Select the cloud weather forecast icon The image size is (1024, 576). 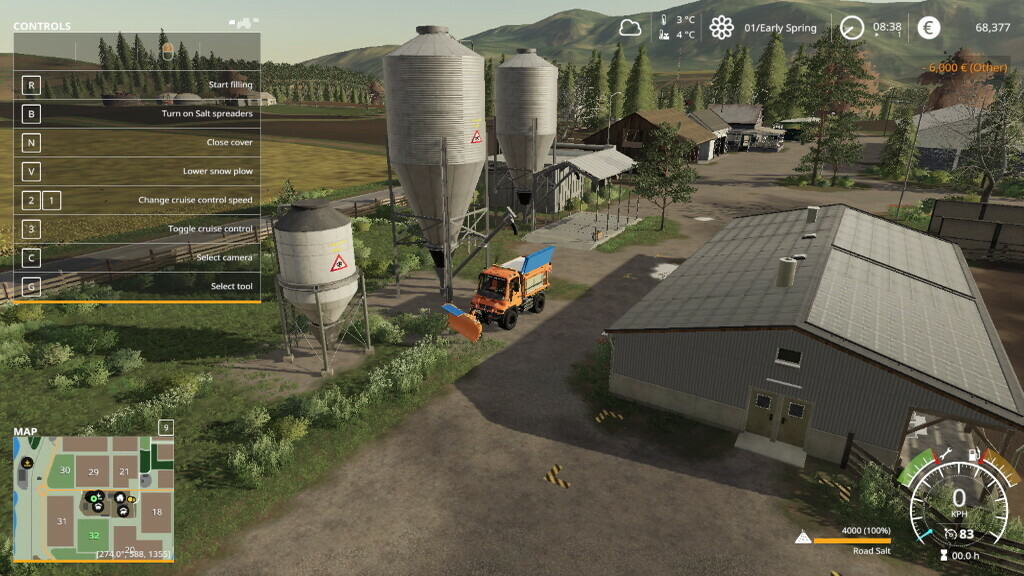tap(630, 27)
